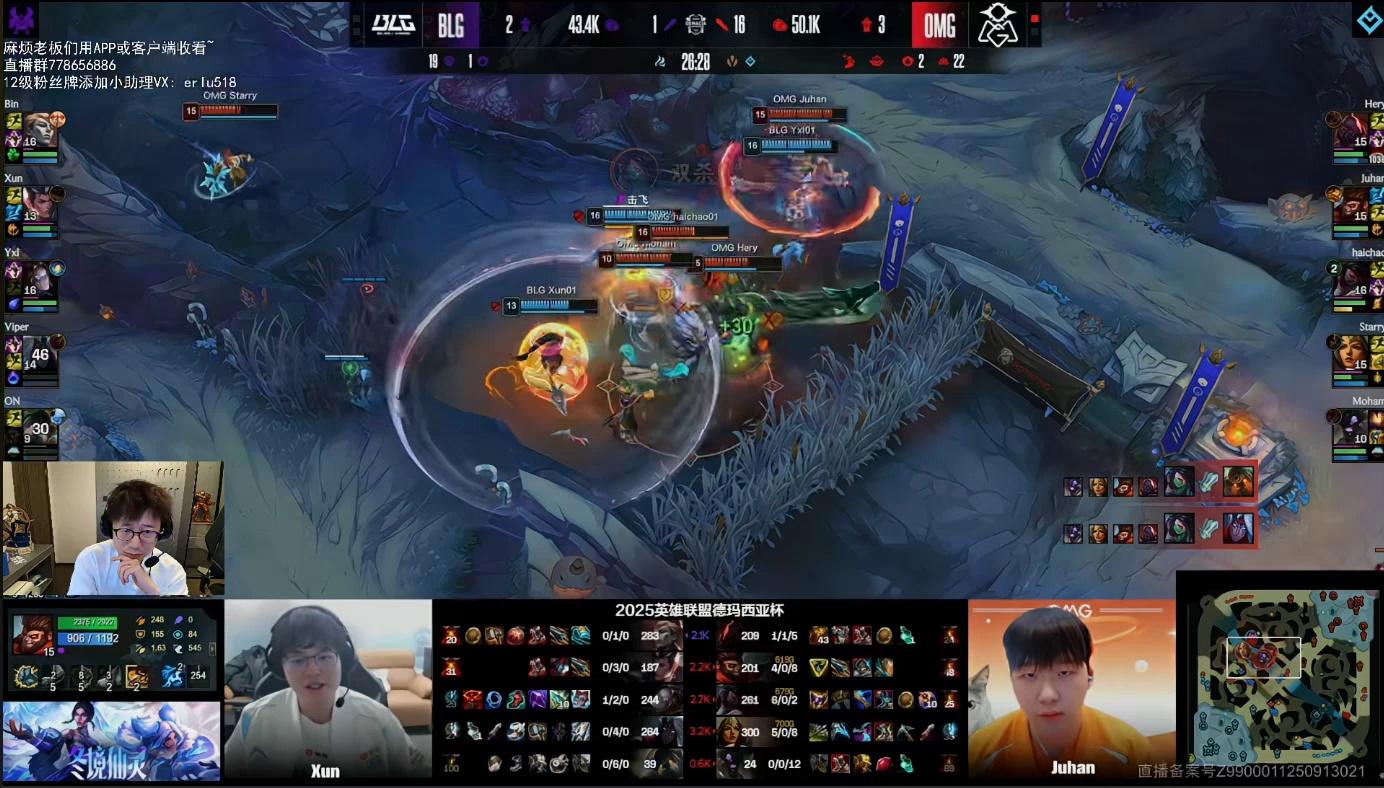Click the selected champion portrait in stats panel

32,635
